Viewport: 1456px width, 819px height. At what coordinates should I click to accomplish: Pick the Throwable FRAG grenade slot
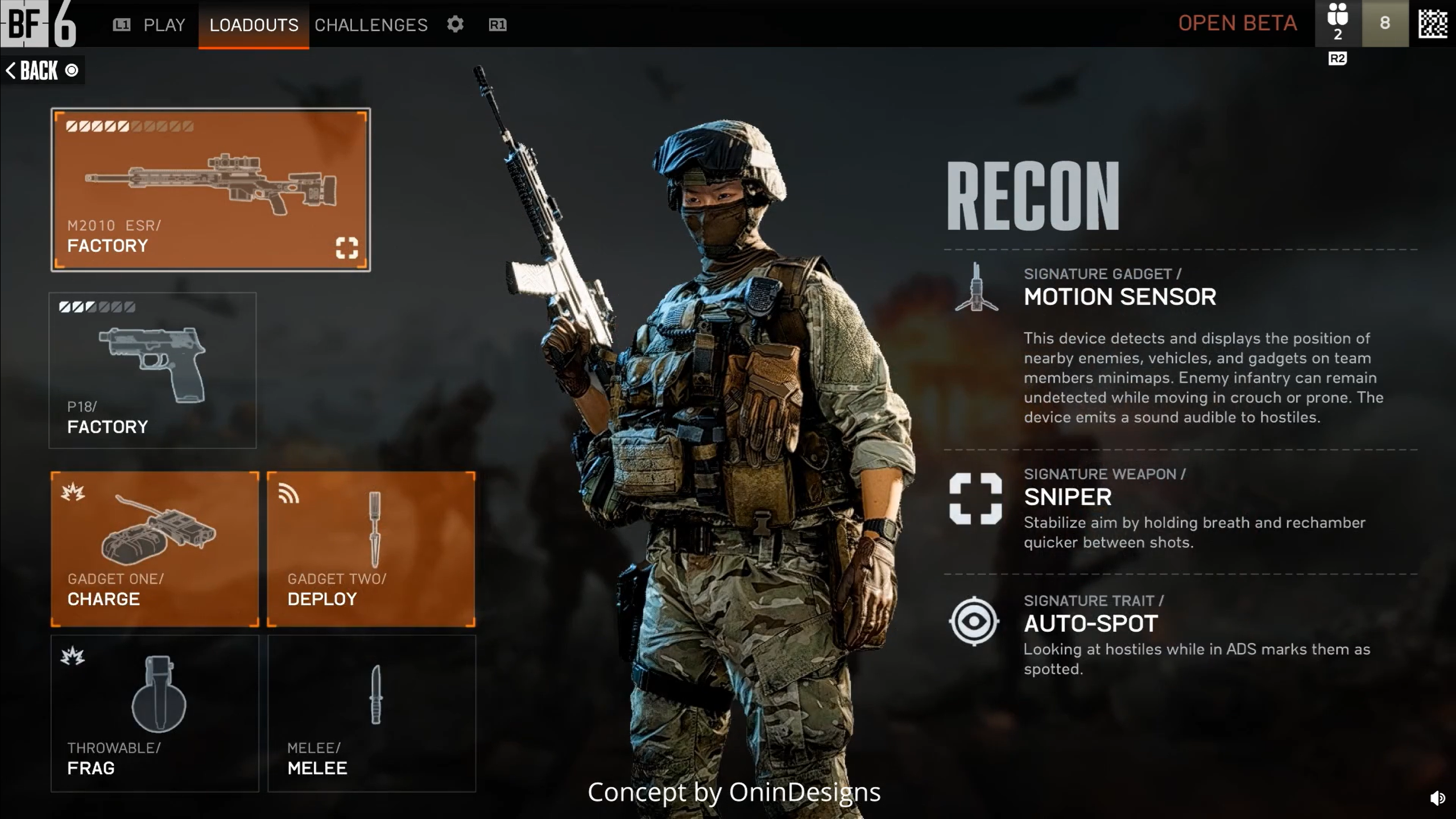click(155, 713)
